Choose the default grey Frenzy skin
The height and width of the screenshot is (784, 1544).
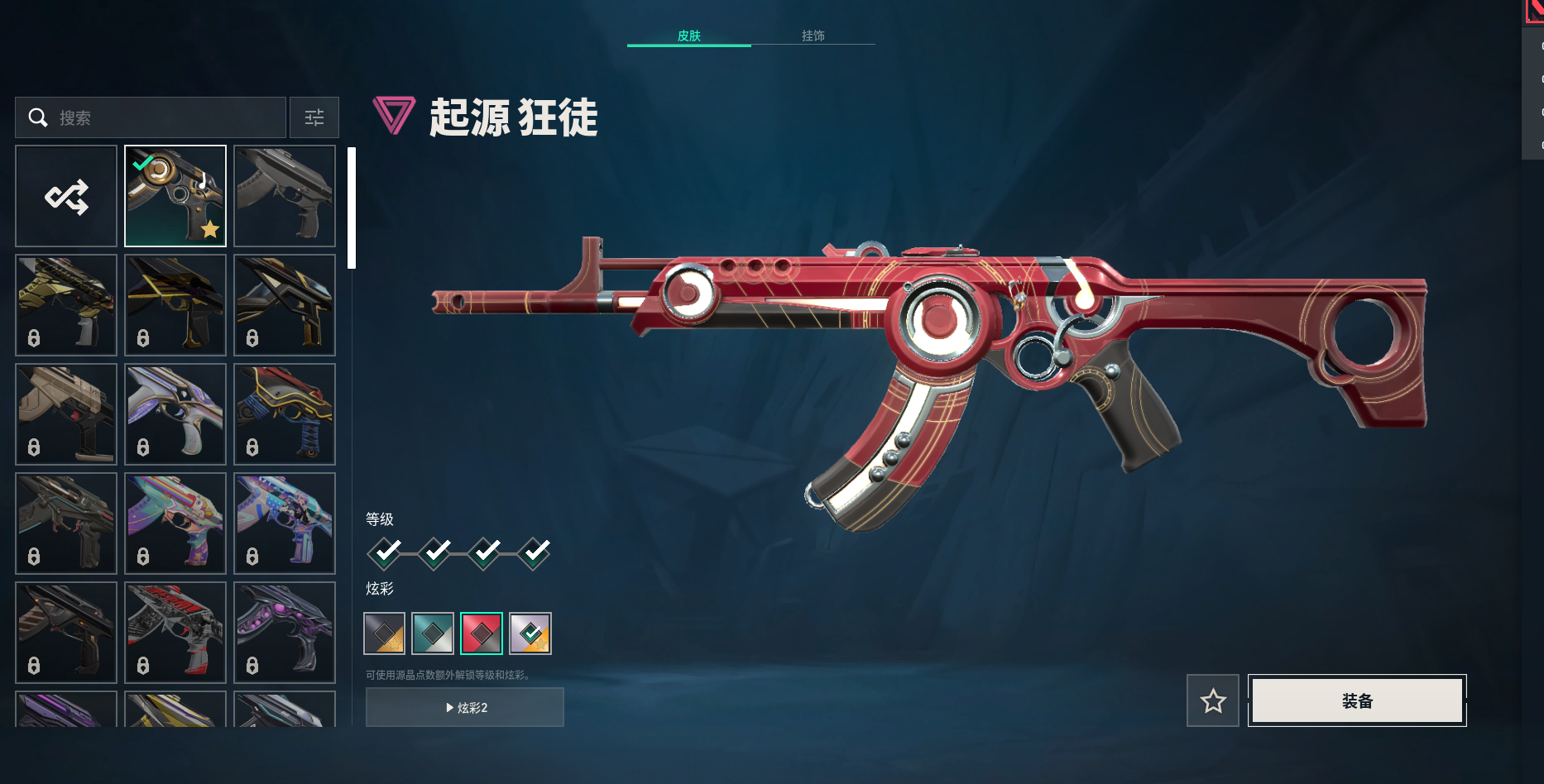pos(285,196)
